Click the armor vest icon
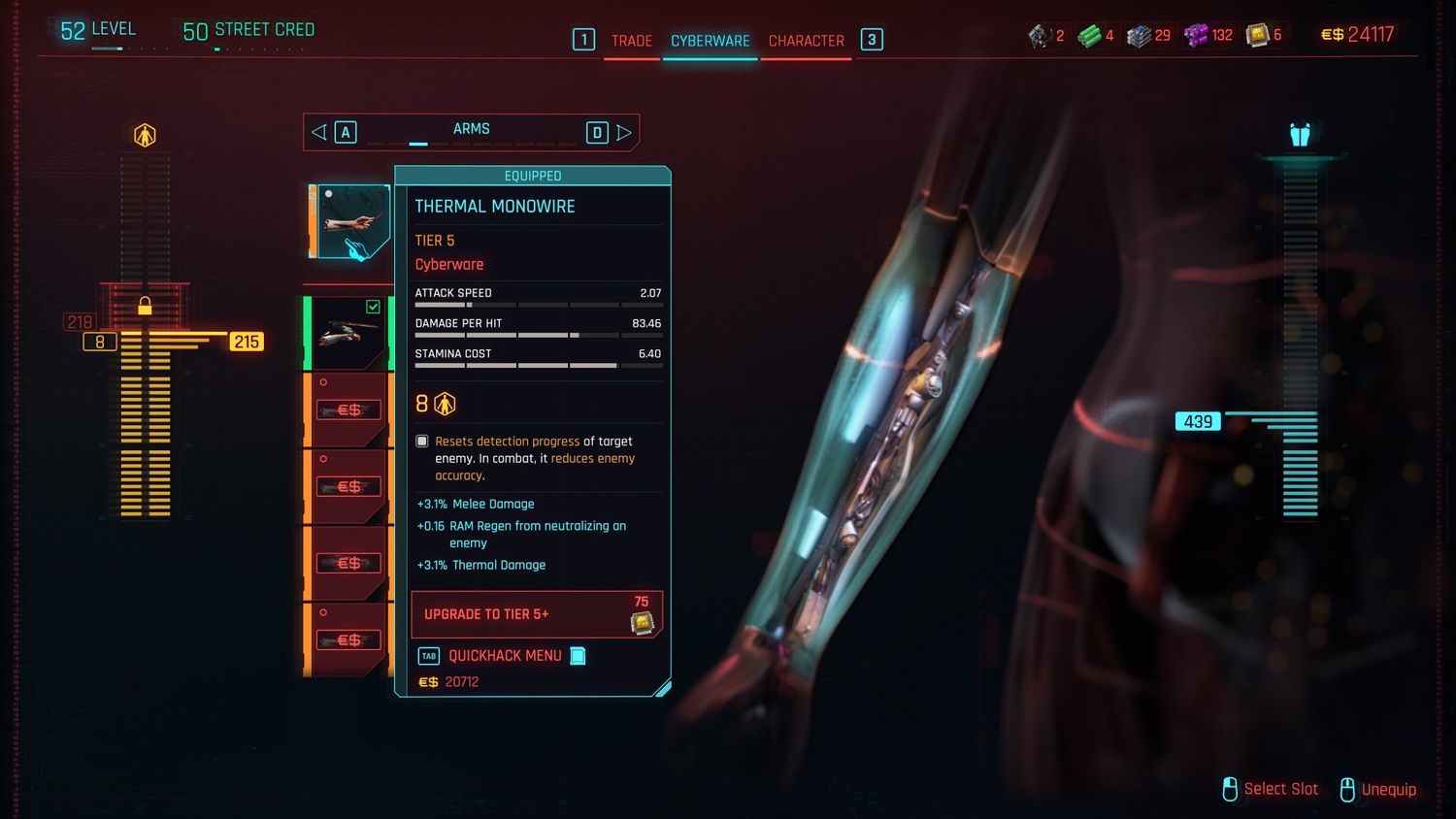 1300,135
